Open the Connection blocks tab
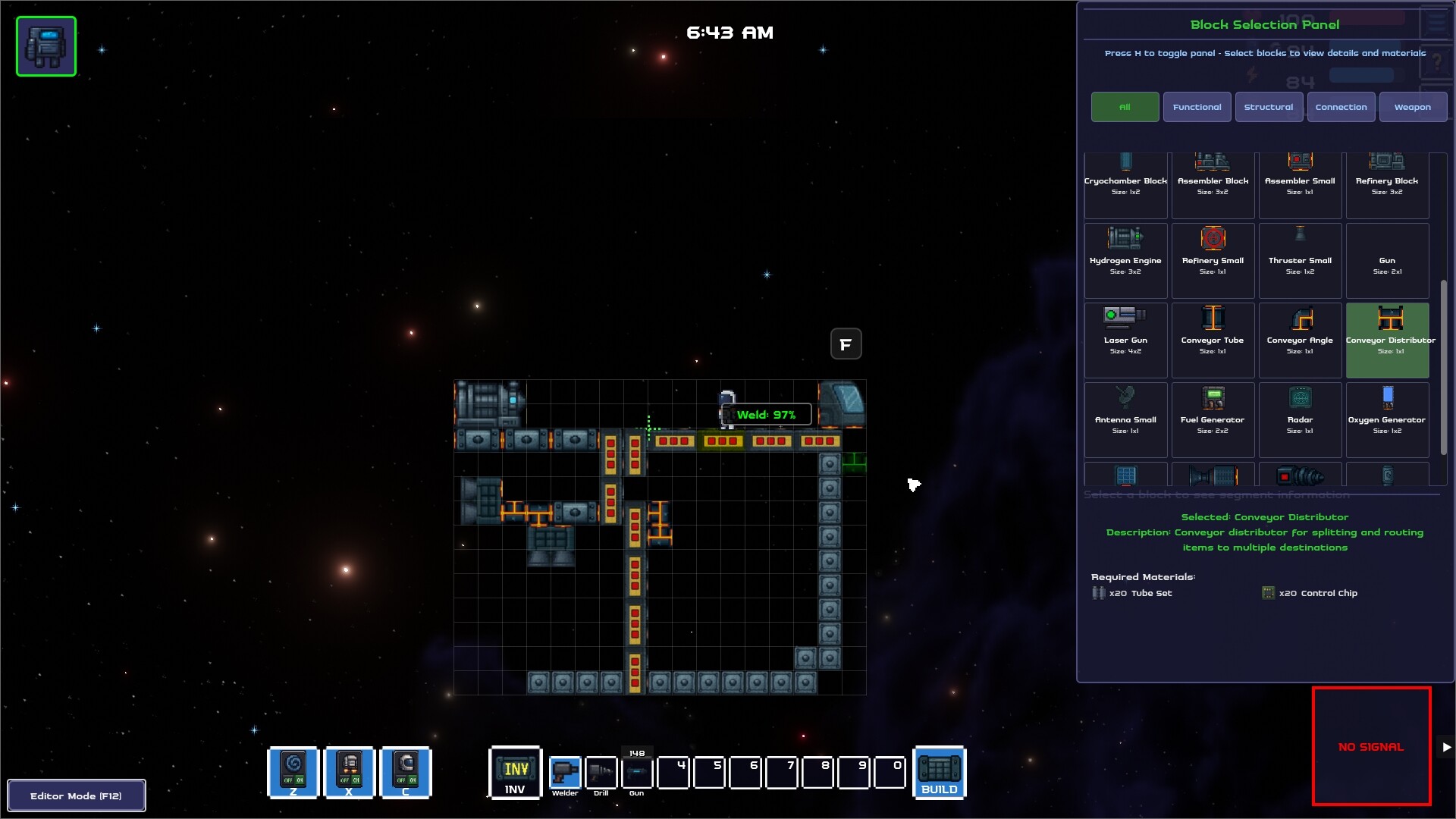The image size is (1456, 819). coord(1341,107)
